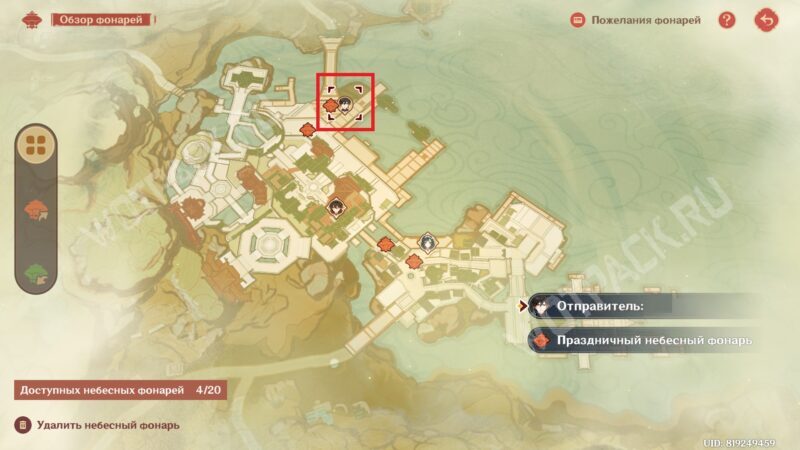This screenshot has height=450, width=800.
Task: Open the lantern wishes "Пожелания фонарей" button
Action: click(636, 20)
